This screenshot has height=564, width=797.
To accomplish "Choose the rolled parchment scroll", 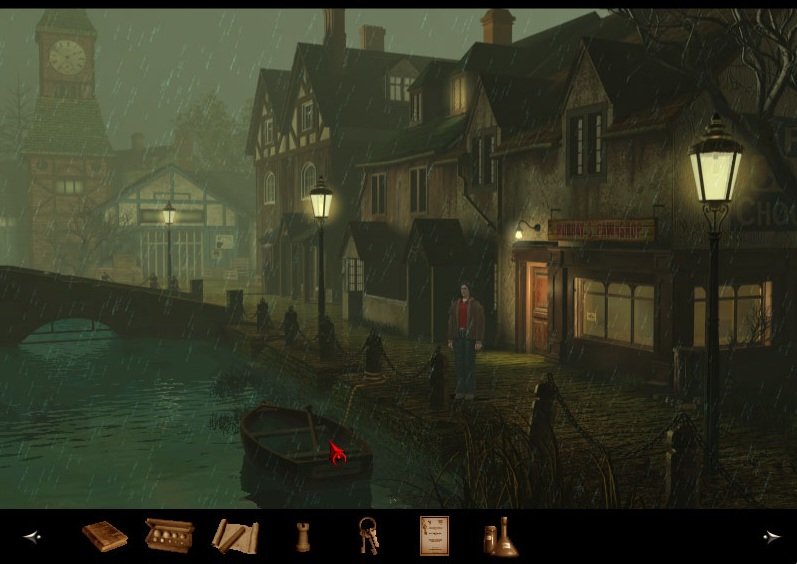I will [x=235, y=536].
